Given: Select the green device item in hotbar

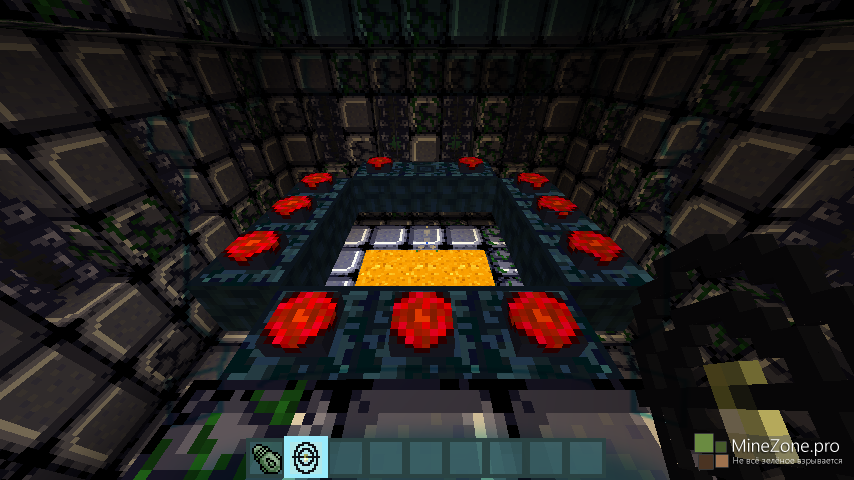Looking at the screenshot, I should coord(265,457).
